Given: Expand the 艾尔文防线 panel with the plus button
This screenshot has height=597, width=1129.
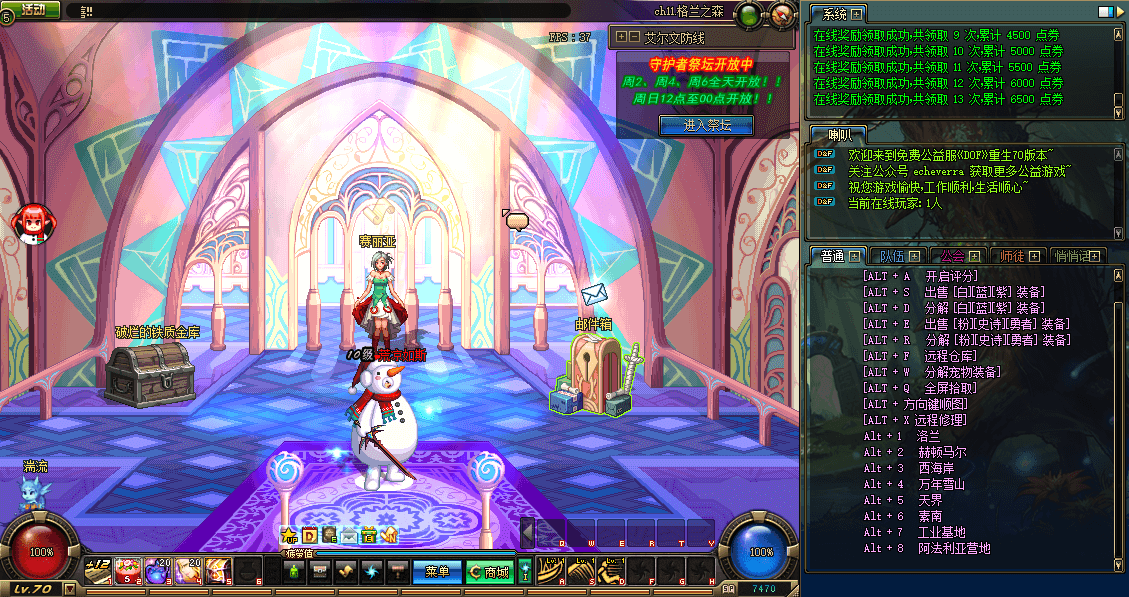Looking at the screenshot, I should pos(622,37).
